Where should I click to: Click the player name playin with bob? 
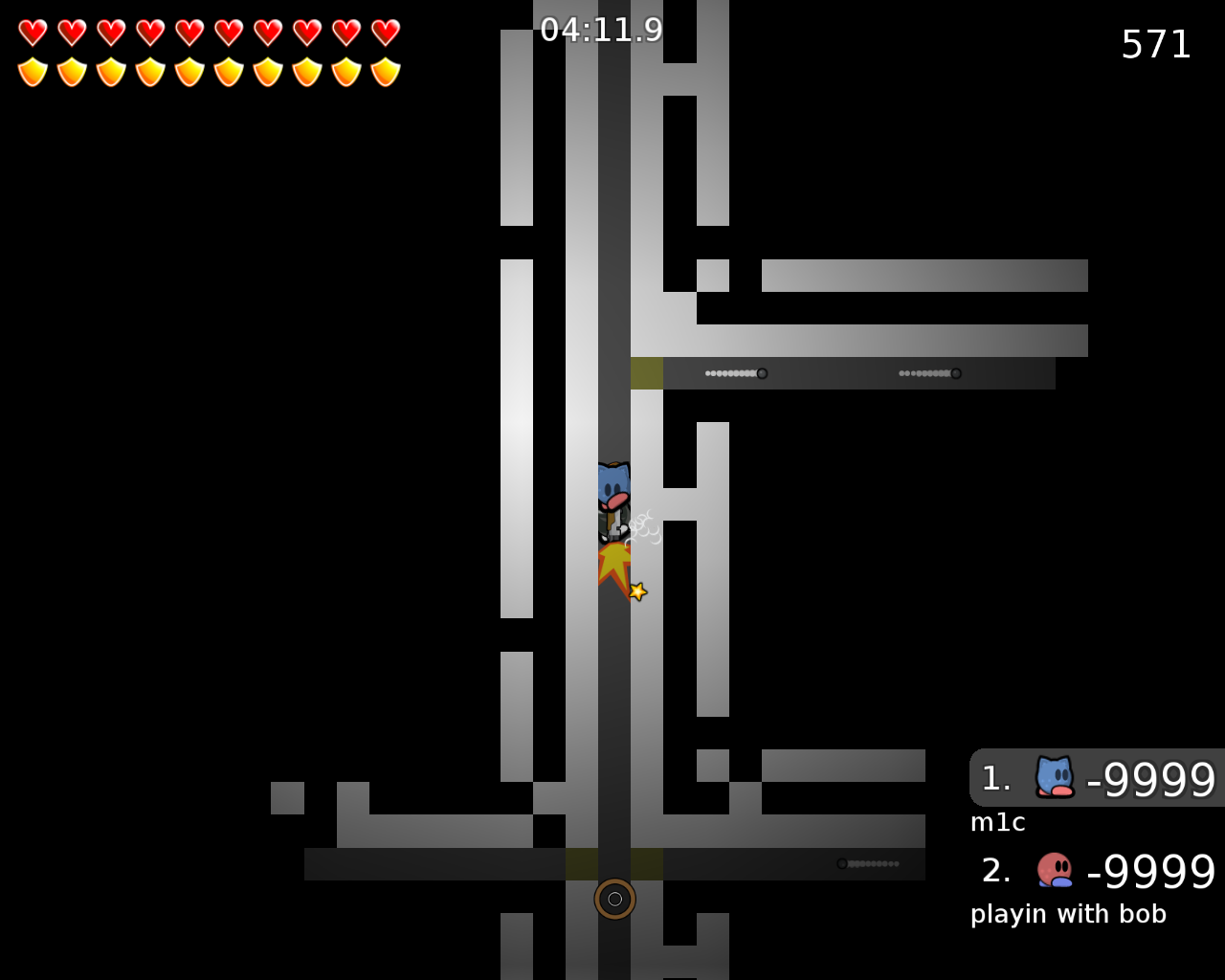click(1069, 914)
